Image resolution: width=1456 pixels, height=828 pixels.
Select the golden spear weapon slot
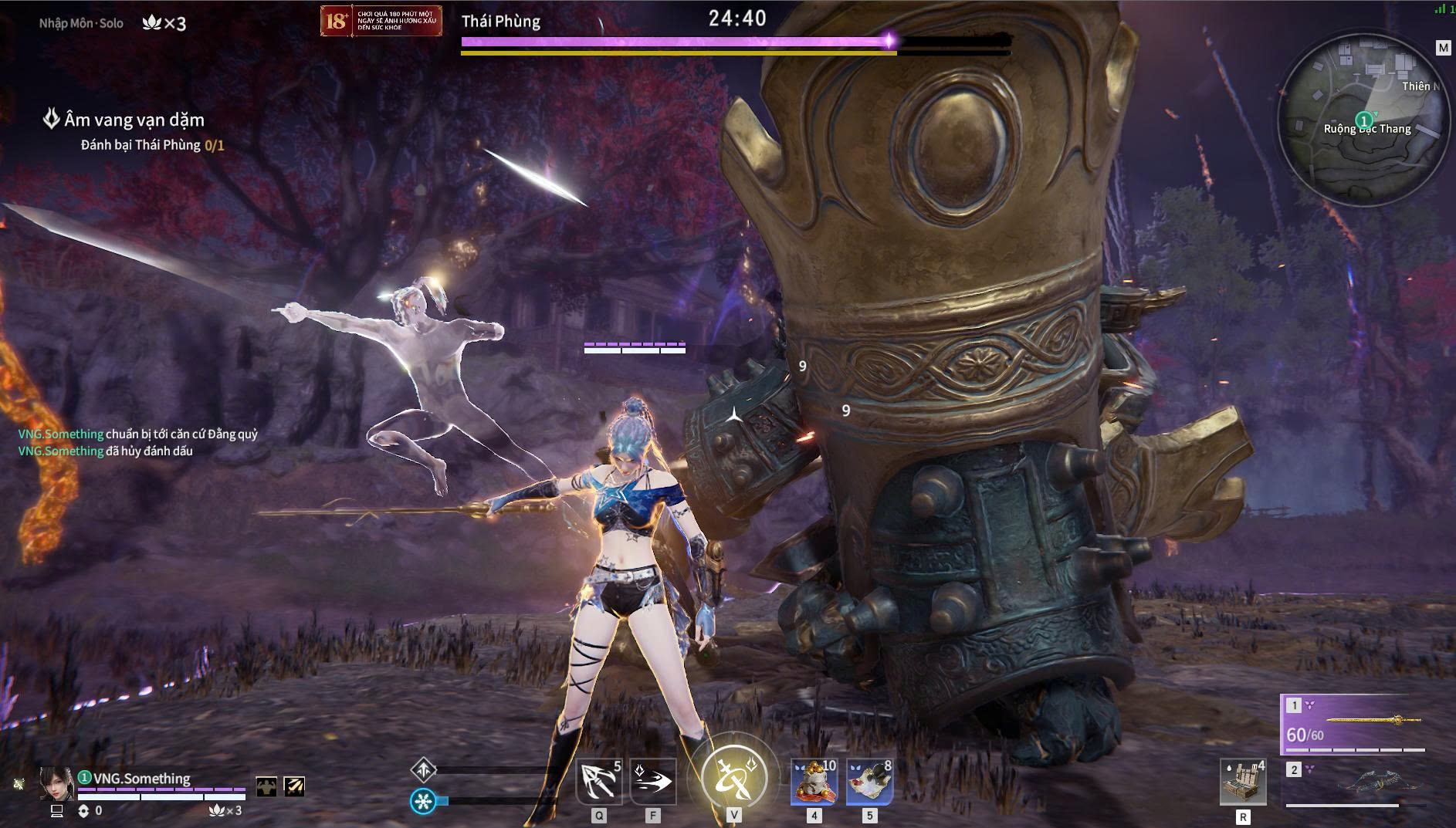pyautogui.click(x=1356, y=725)
